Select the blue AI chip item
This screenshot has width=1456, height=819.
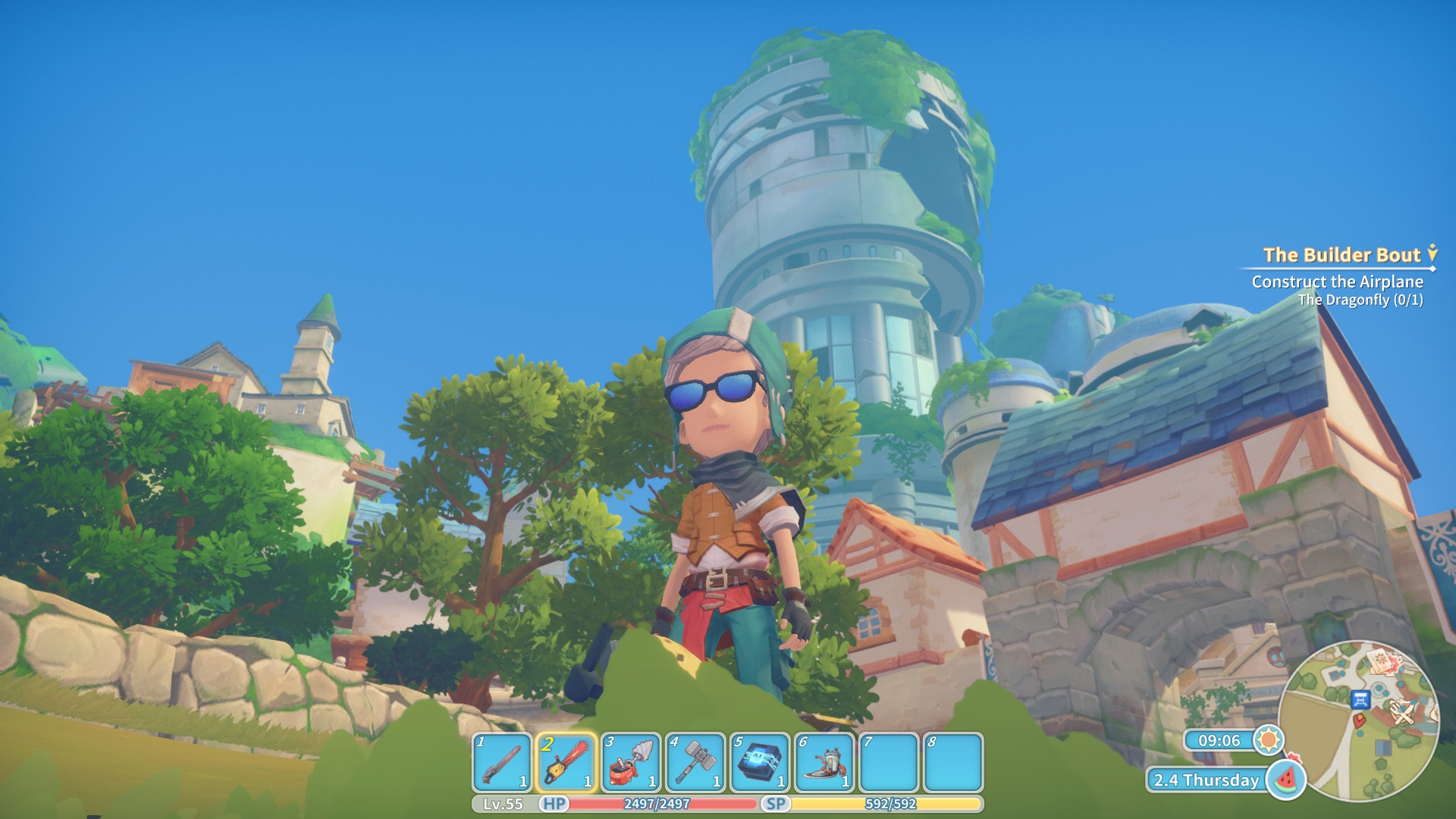pyautogui.click(x=759, y=762)
